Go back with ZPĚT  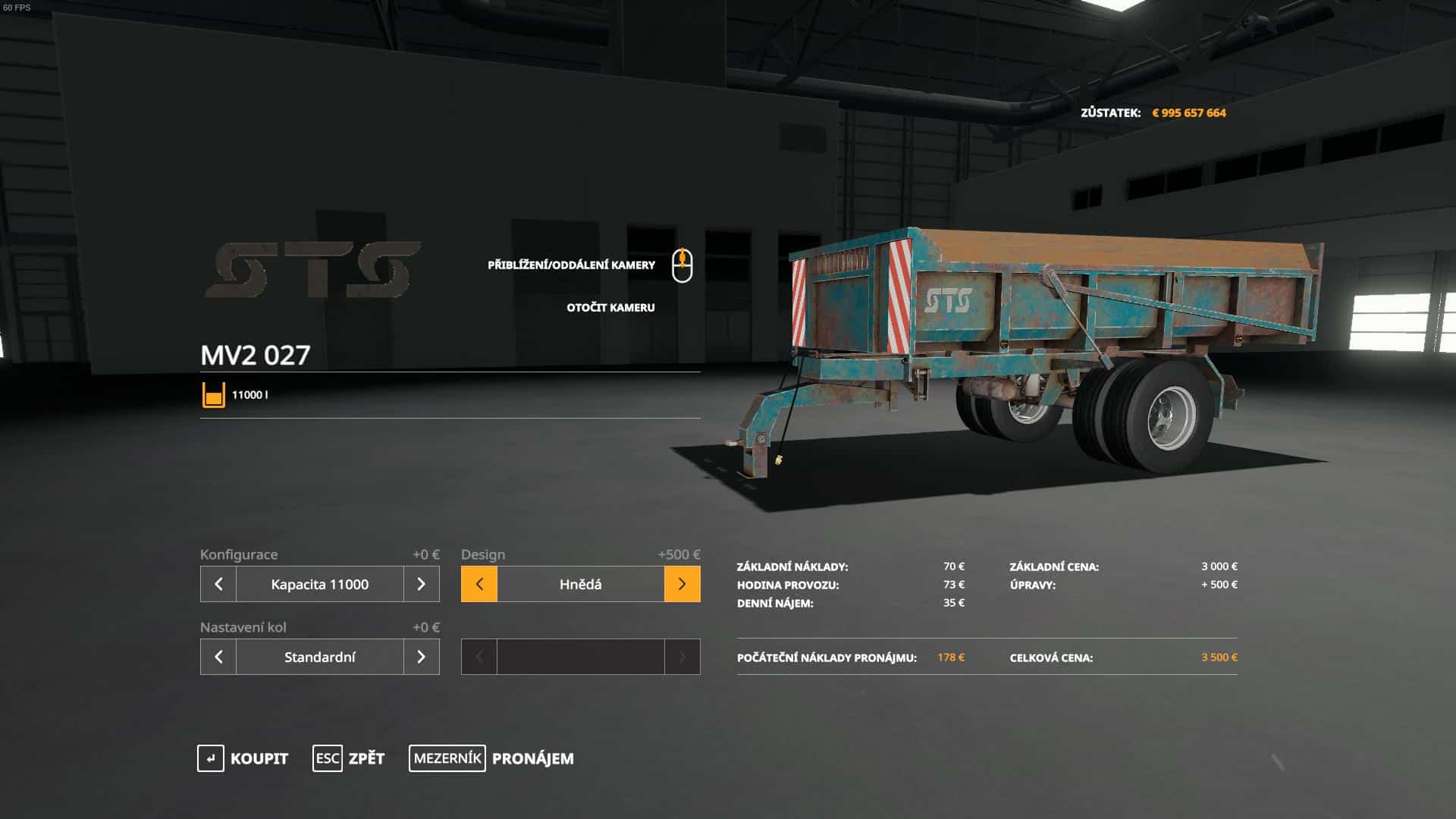tap(349, 758)
